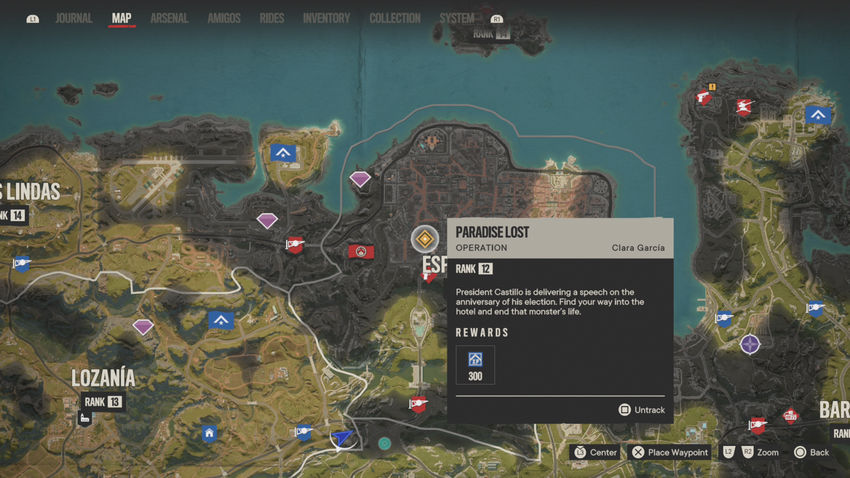Screen dimensions: 850x478
Task: Choose the System tab
Action: click(x=457, y=18)
